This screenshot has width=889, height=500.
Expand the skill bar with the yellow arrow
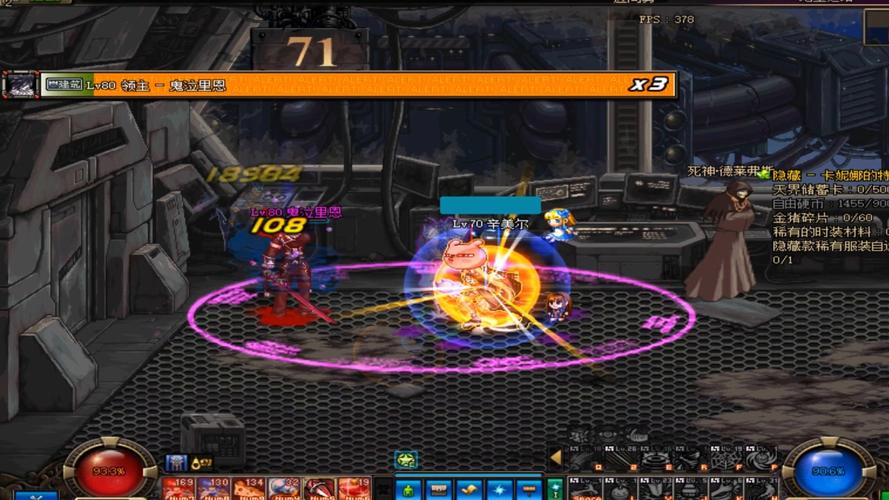(555, 457)
